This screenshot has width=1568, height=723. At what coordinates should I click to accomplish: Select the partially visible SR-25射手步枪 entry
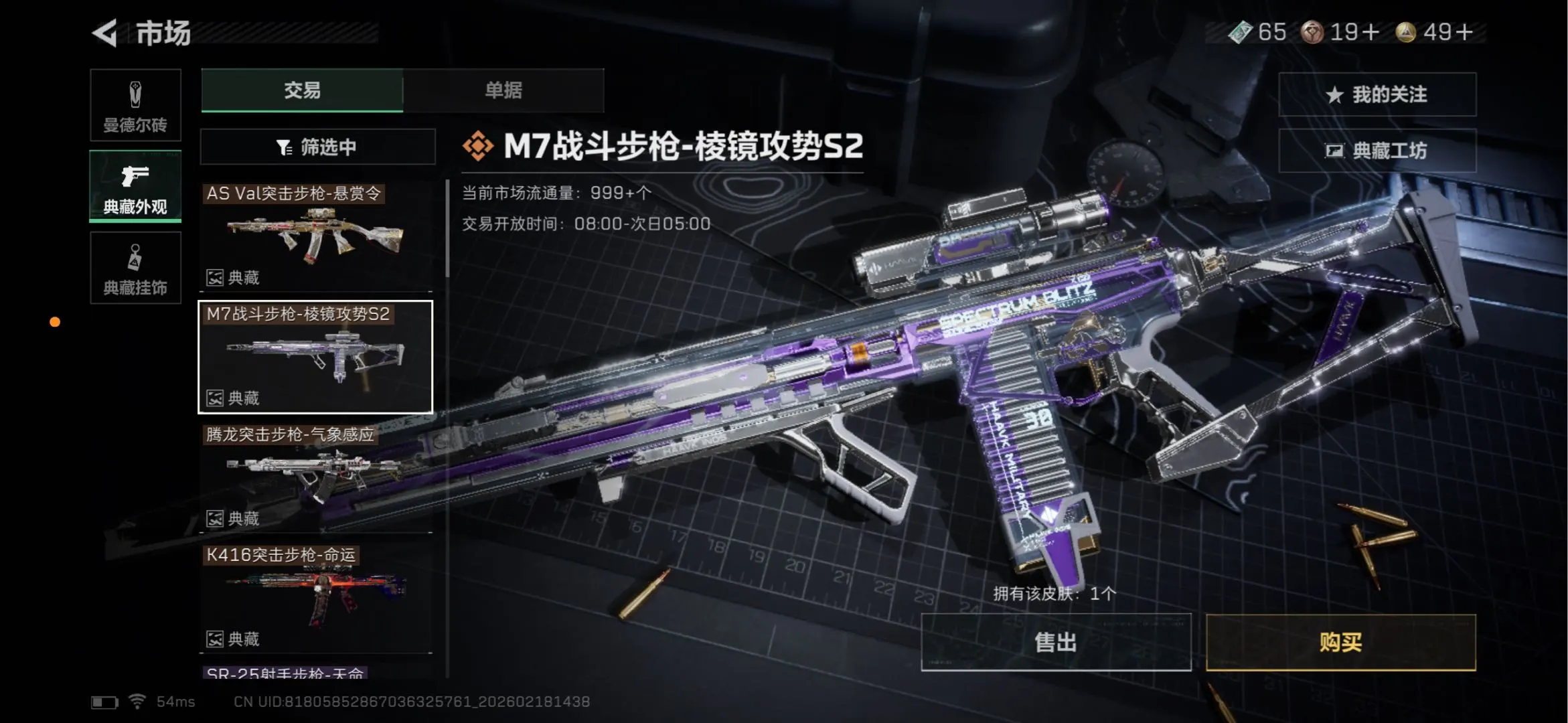click(x=285, y=672)
